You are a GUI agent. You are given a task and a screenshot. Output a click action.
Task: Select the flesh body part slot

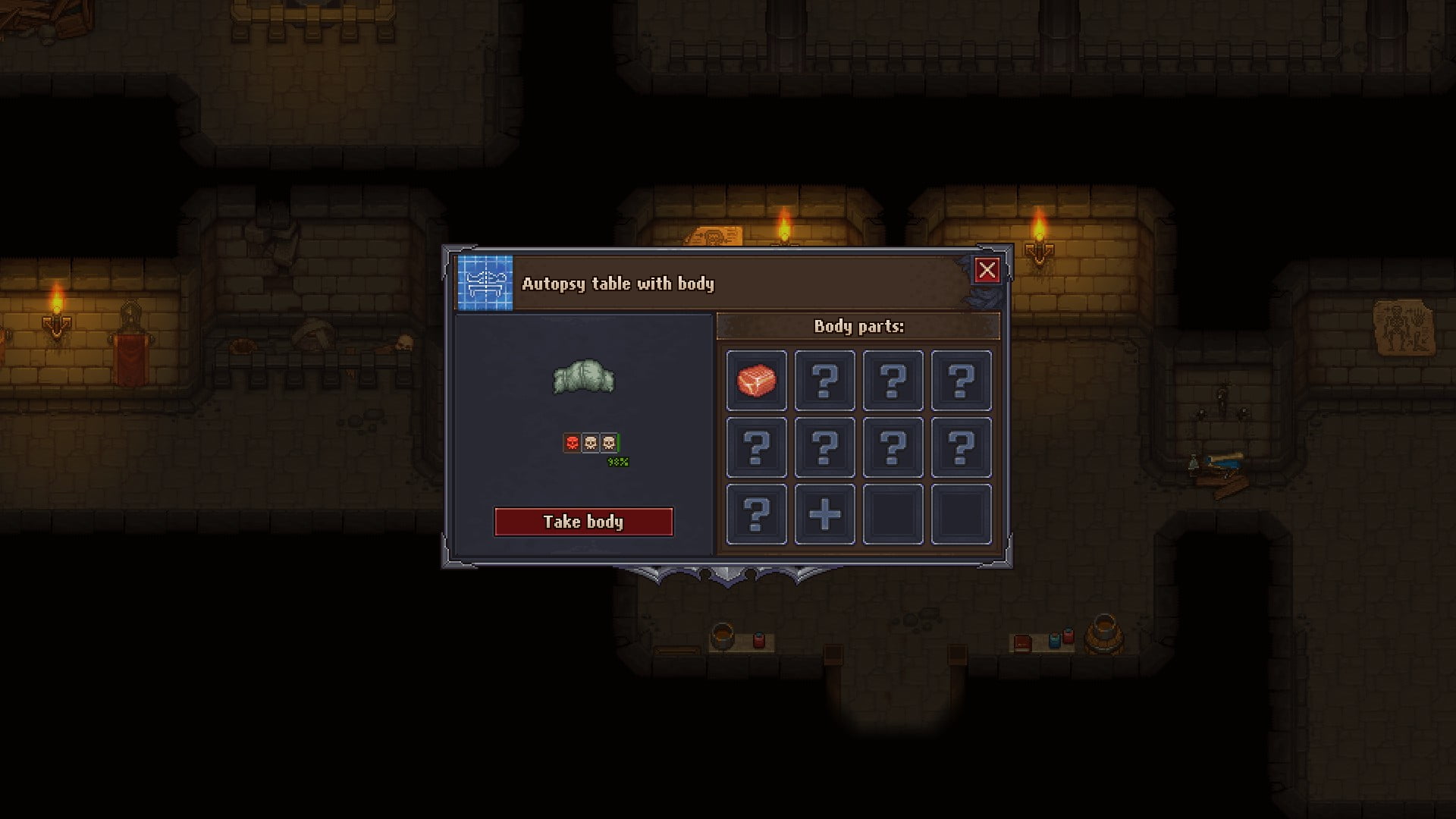[x=756, y=380]
